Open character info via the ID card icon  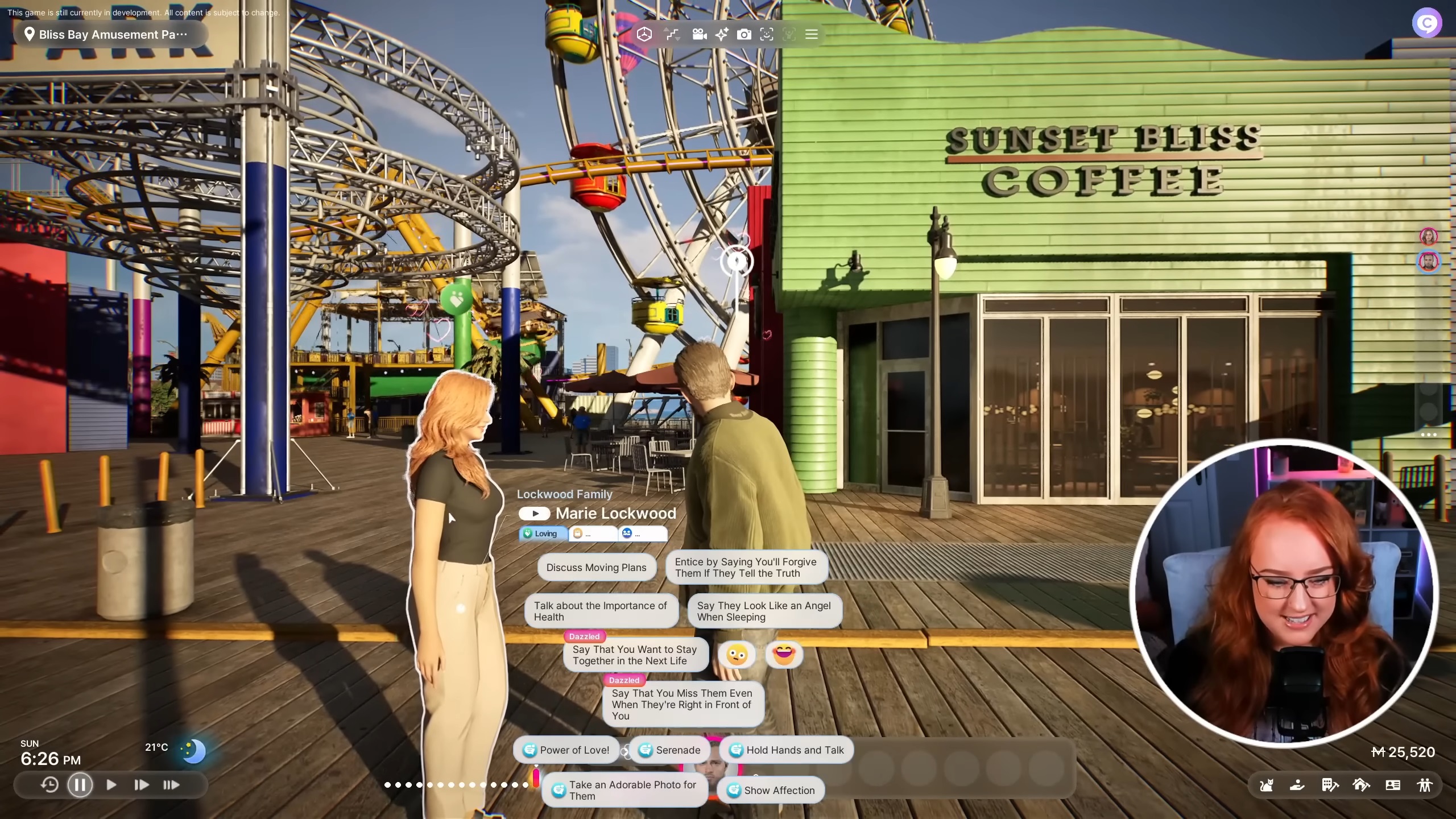[1393, 785]
